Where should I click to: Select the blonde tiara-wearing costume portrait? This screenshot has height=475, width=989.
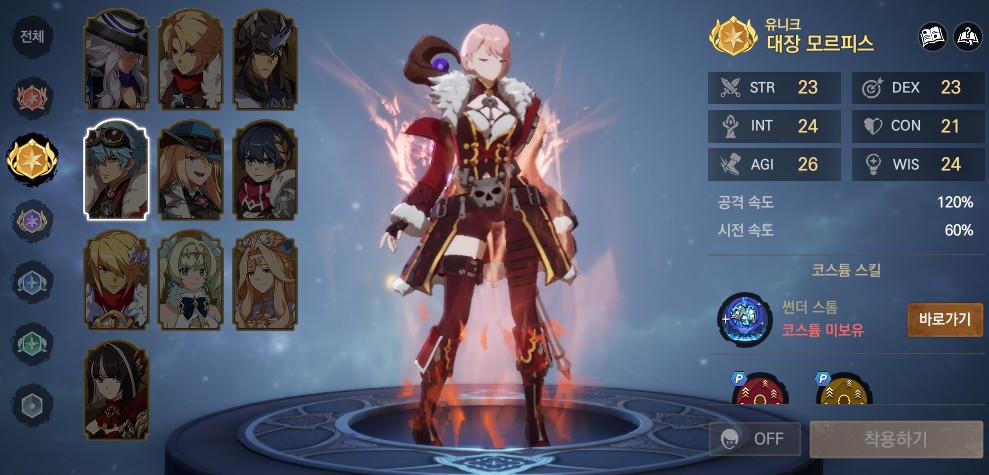(x=265, y=280)
